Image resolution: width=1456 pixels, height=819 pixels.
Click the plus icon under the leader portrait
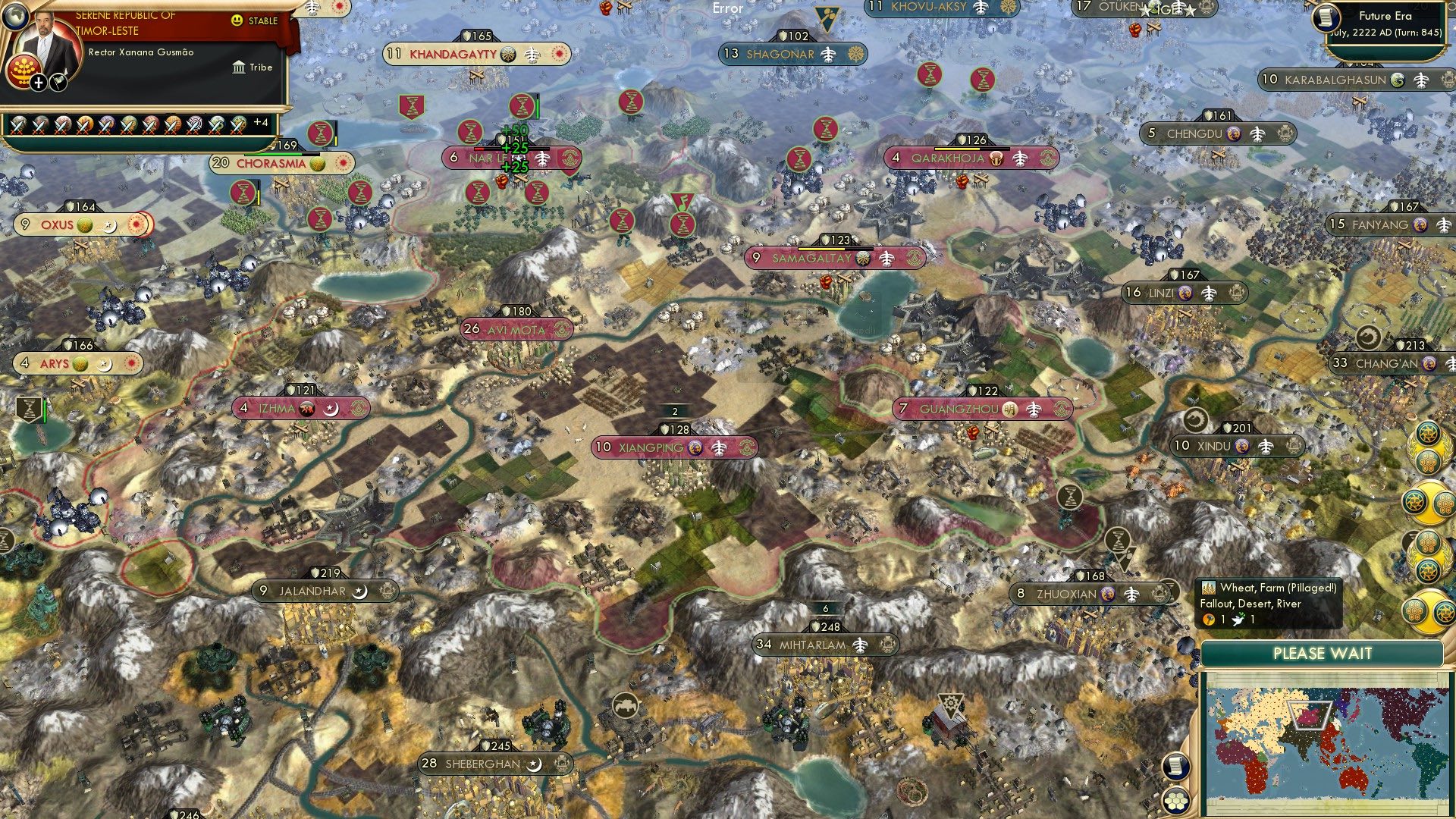pos(37,83)
